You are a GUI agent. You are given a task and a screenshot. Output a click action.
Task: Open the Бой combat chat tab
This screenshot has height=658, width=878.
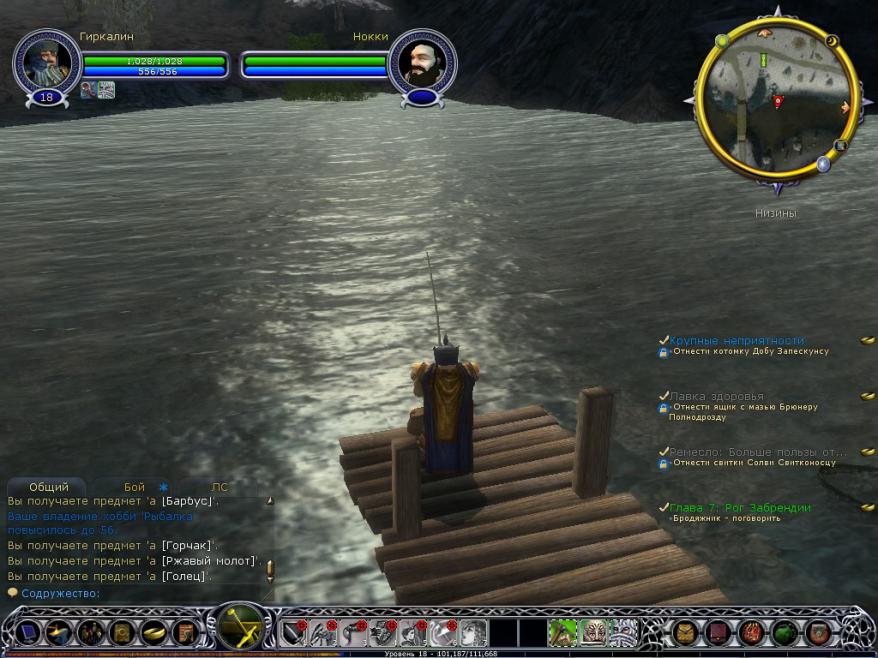click(x=134, y=487)
